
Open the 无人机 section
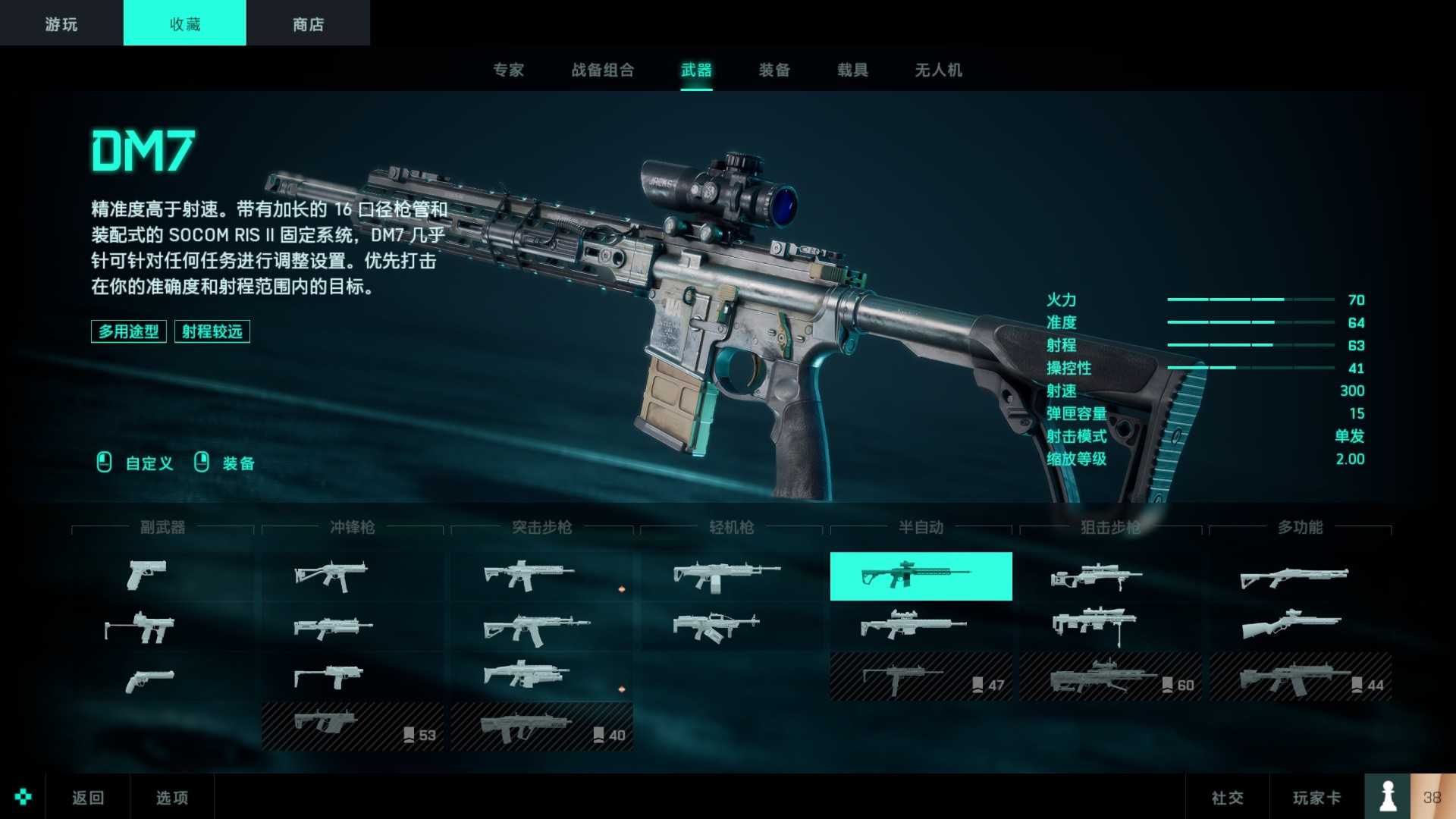[x=938, y=71]
